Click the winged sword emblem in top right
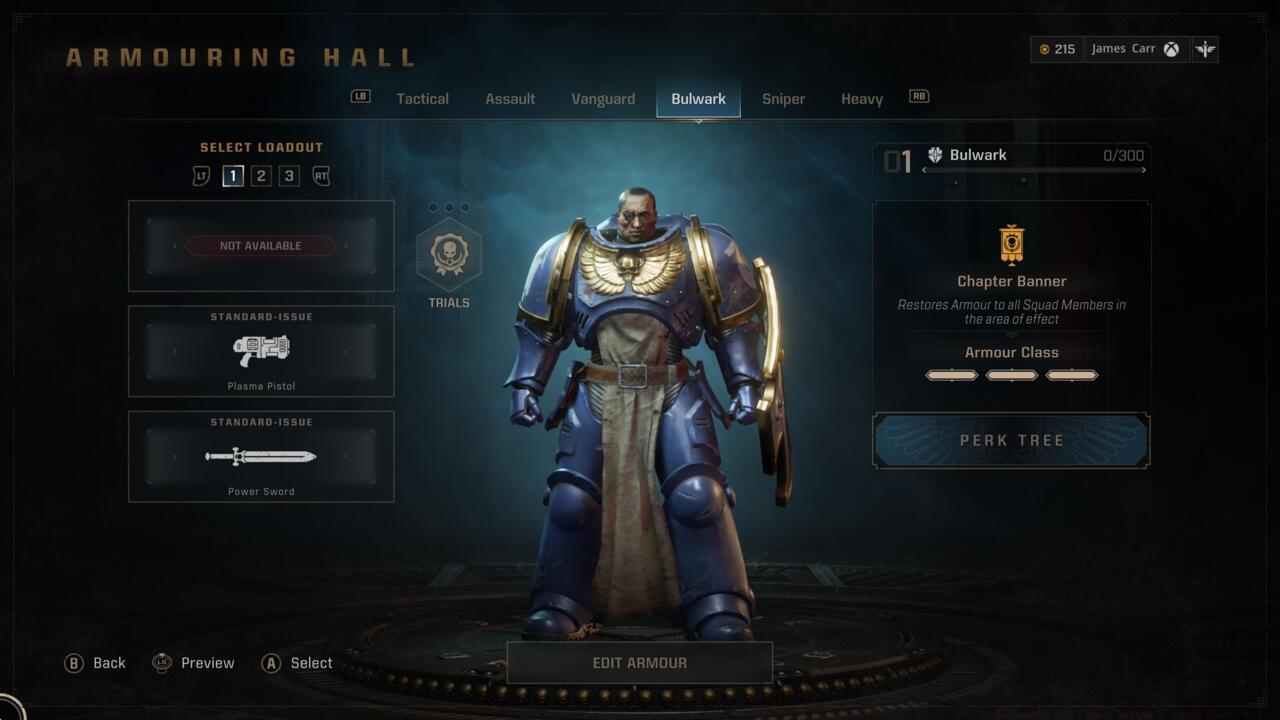This screenshot has width=1280, height=720. (1205, 48)
